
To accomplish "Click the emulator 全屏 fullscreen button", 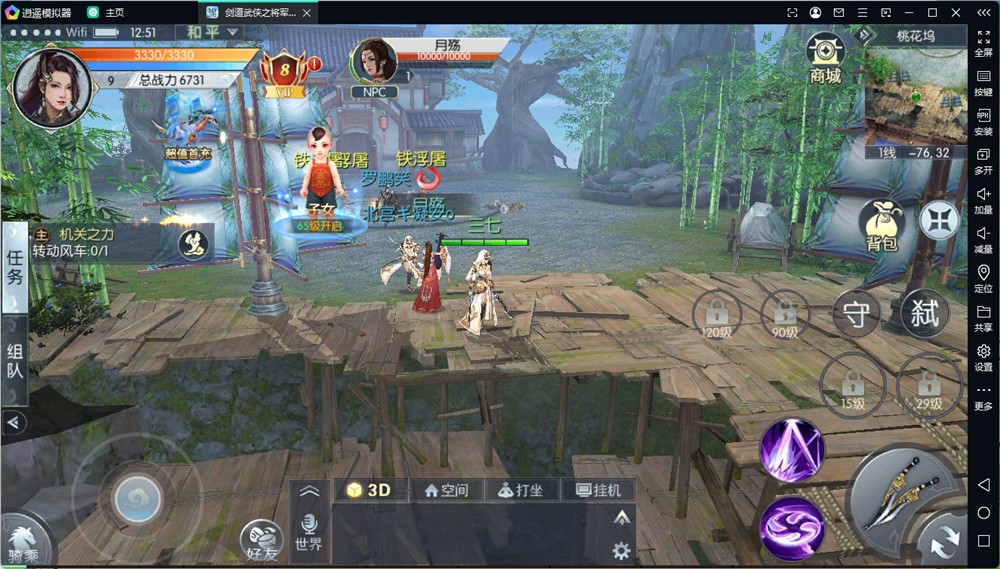I will pos(983,44).
